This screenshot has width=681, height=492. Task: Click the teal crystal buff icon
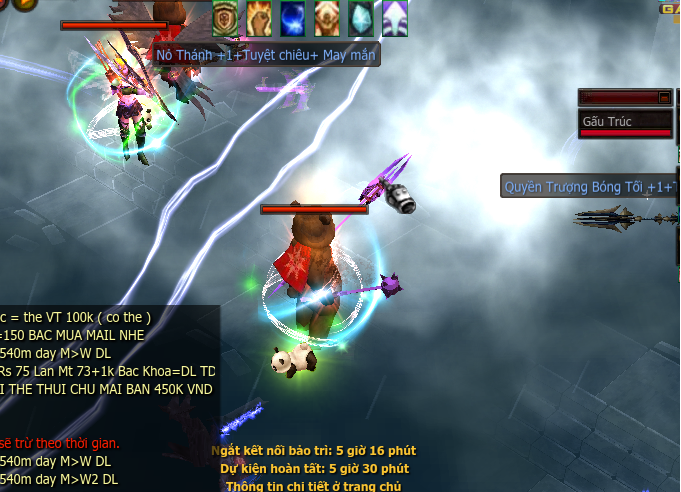[x=361, y=17]
